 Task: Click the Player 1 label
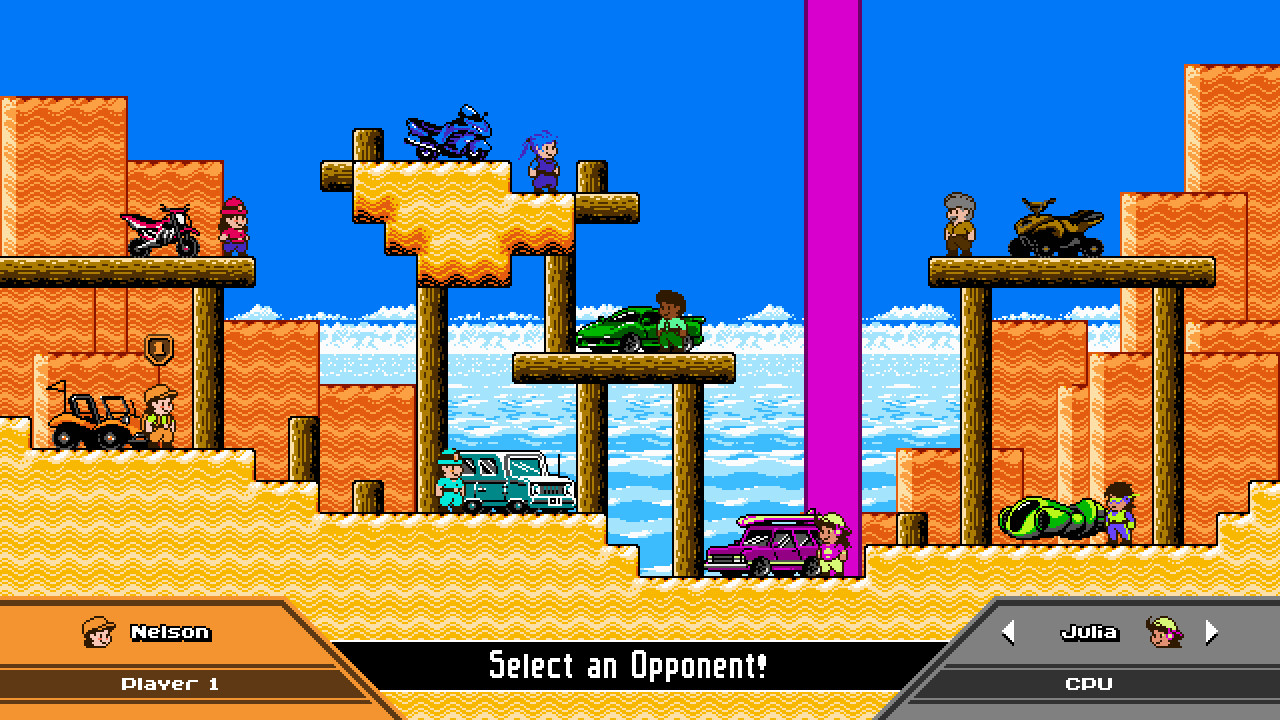pos(172,684)
